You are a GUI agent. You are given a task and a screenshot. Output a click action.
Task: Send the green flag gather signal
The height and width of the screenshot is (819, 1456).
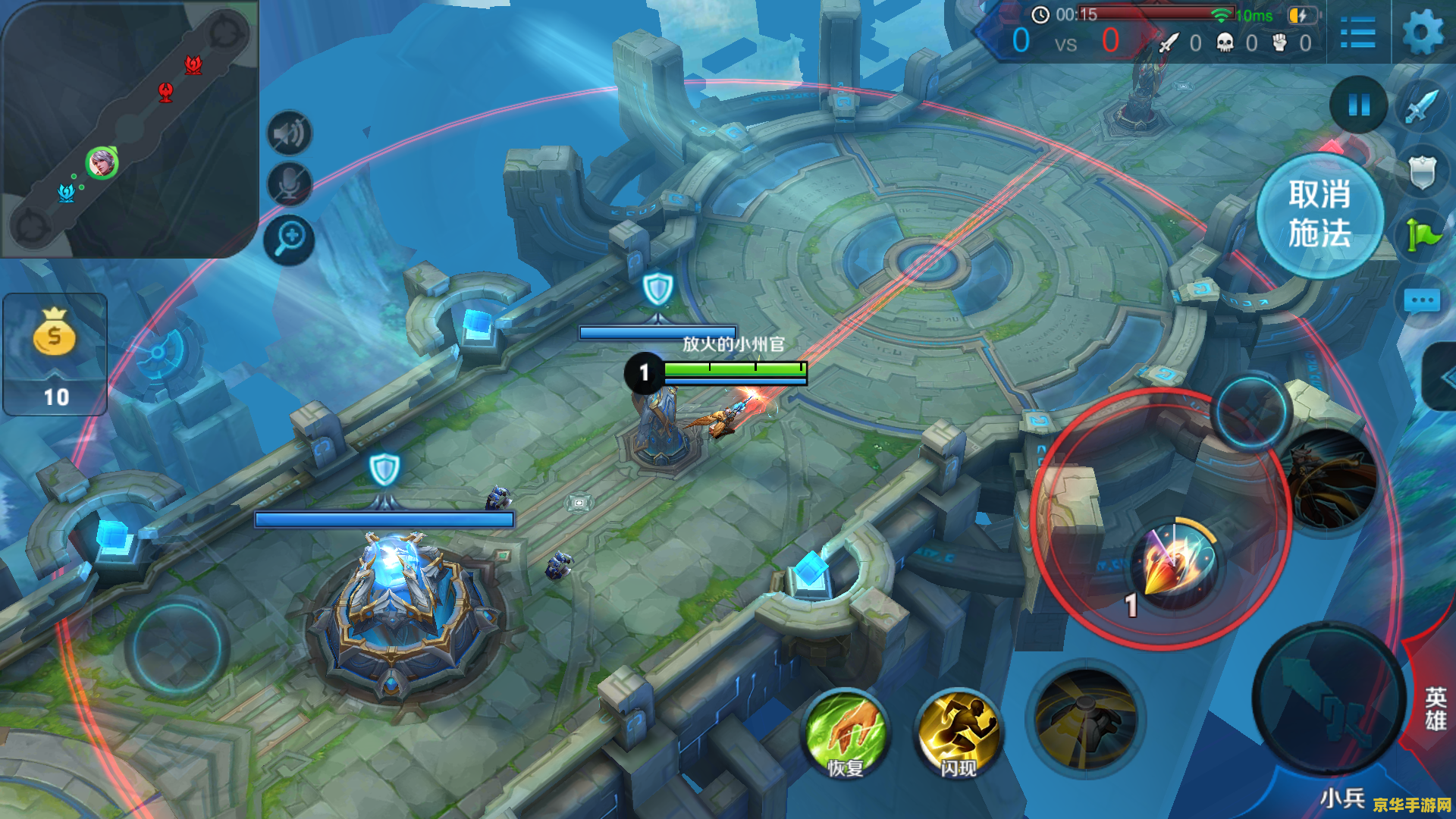click(1422, 235)
